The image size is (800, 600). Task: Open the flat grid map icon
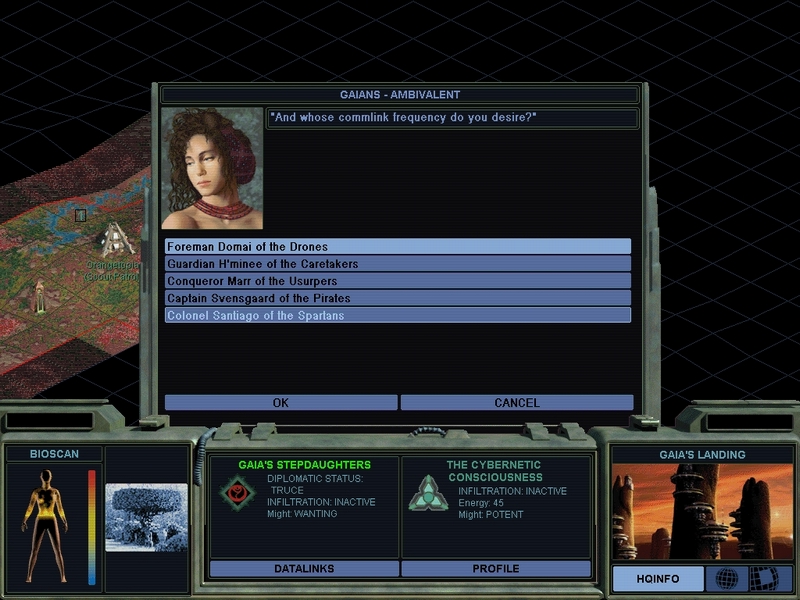pyautogui.click(x=764, y=579)
